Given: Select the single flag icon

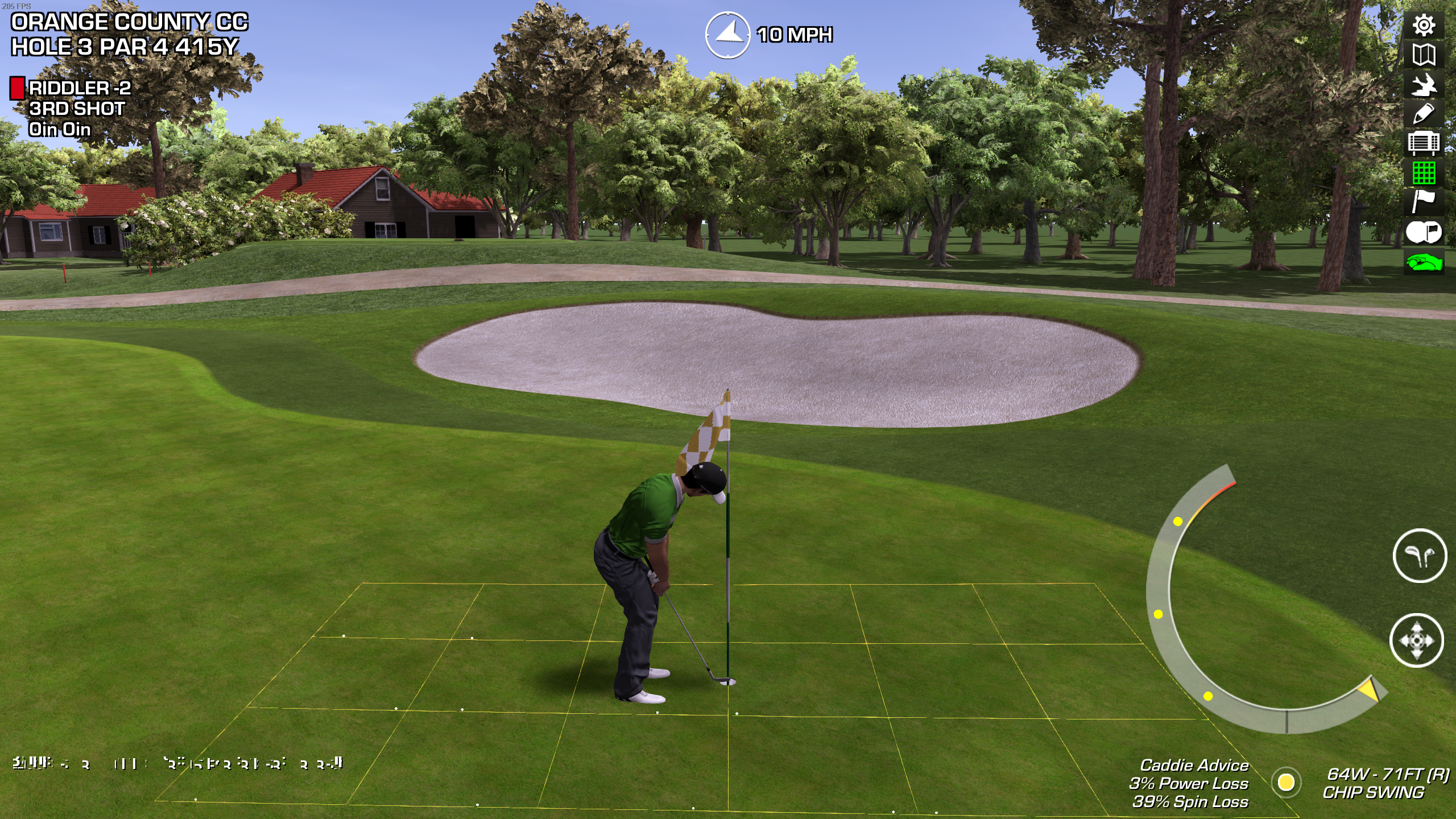Looking at the screenshot, I should point(1424,202).
